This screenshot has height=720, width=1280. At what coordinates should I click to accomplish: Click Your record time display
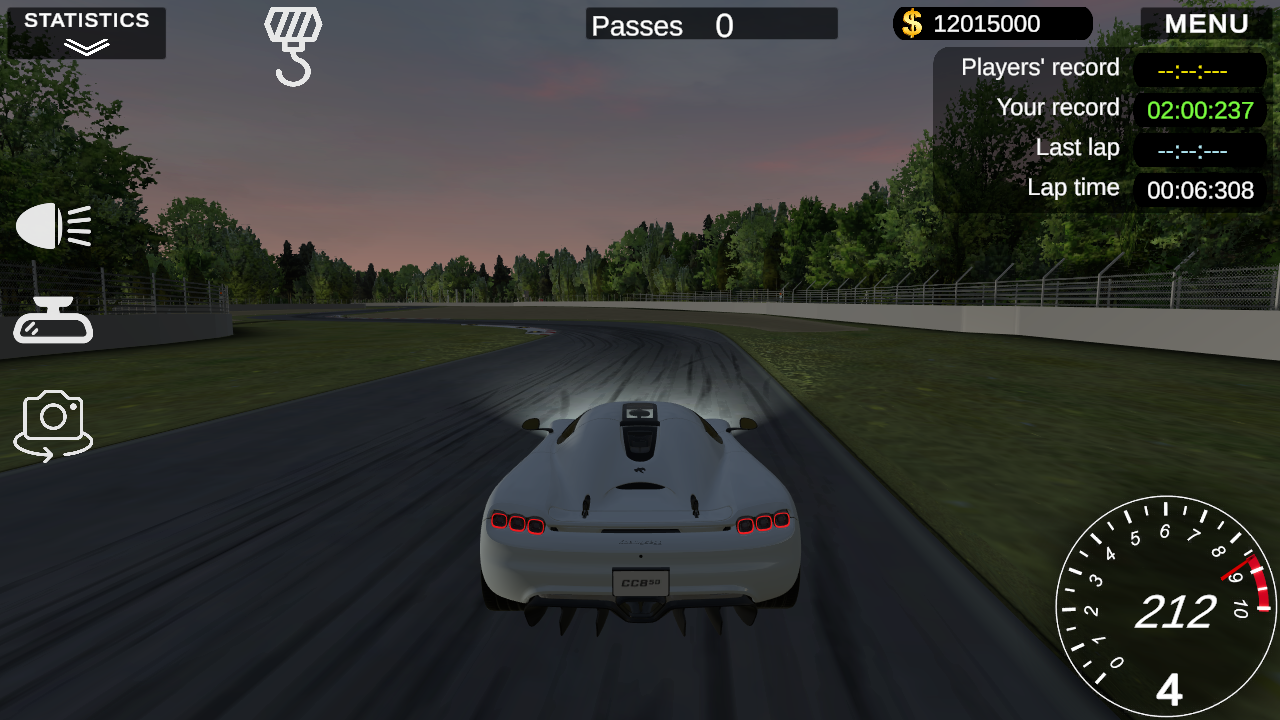tap(1199, 110)
